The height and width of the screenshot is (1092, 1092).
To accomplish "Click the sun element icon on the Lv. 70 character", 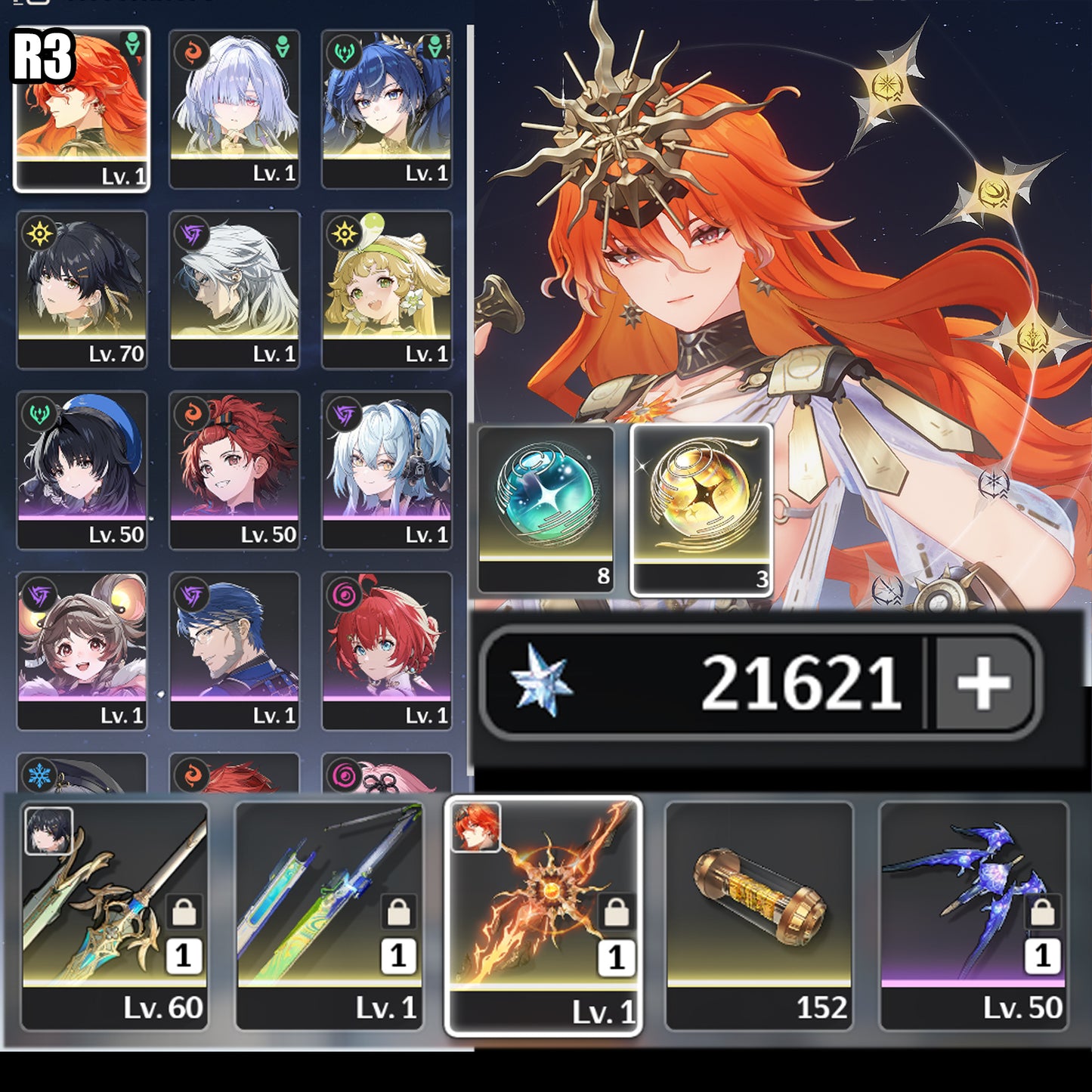I will click(x=39, y=234).
